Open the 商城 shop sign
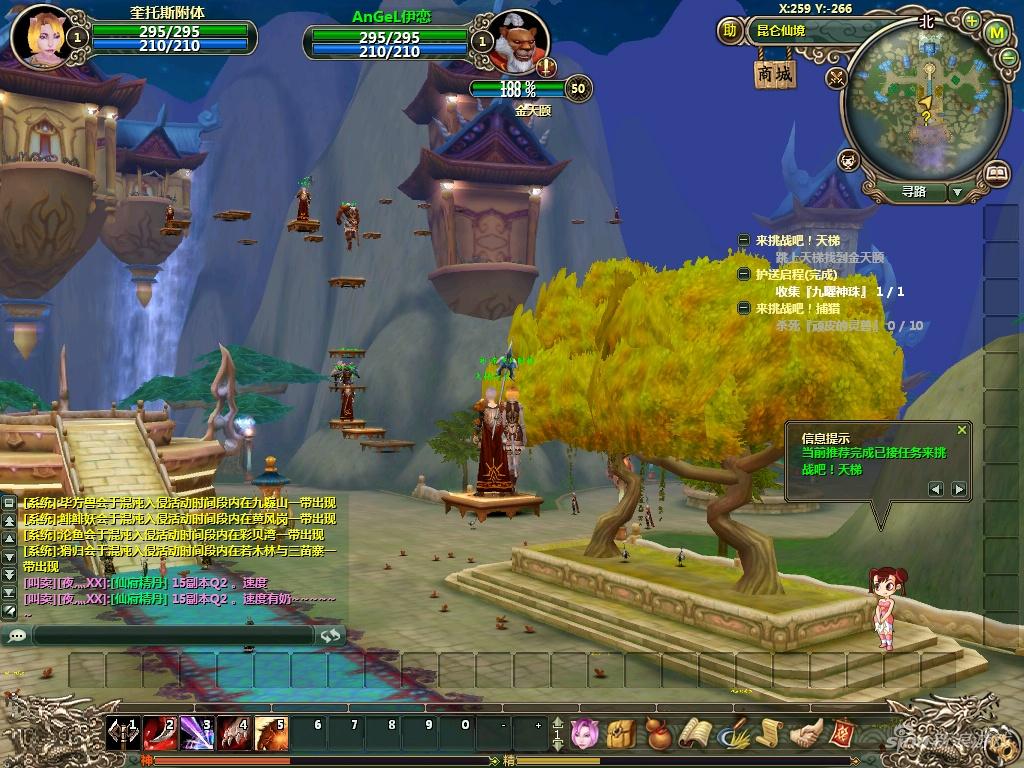This screenshot has width=1024, height=768. tap(775, 73)
